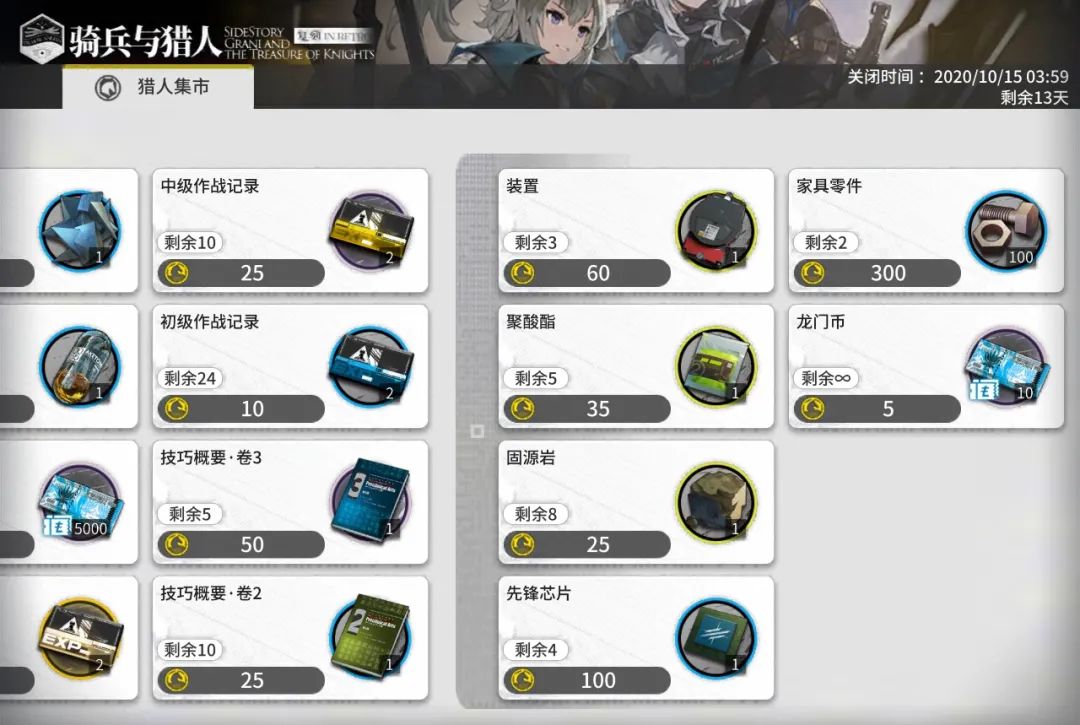Image resolution: width=1080 pixels, height=725 pixels.
Task: Choose the 技巧概要·卷2 skill book
Action: pyautogui.click(x=290, y=639)
